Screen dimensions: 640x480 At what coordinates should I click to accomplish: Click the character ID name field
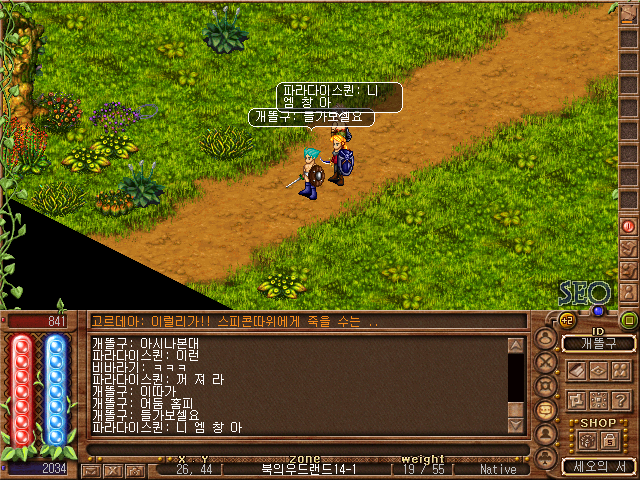(599, 343)
